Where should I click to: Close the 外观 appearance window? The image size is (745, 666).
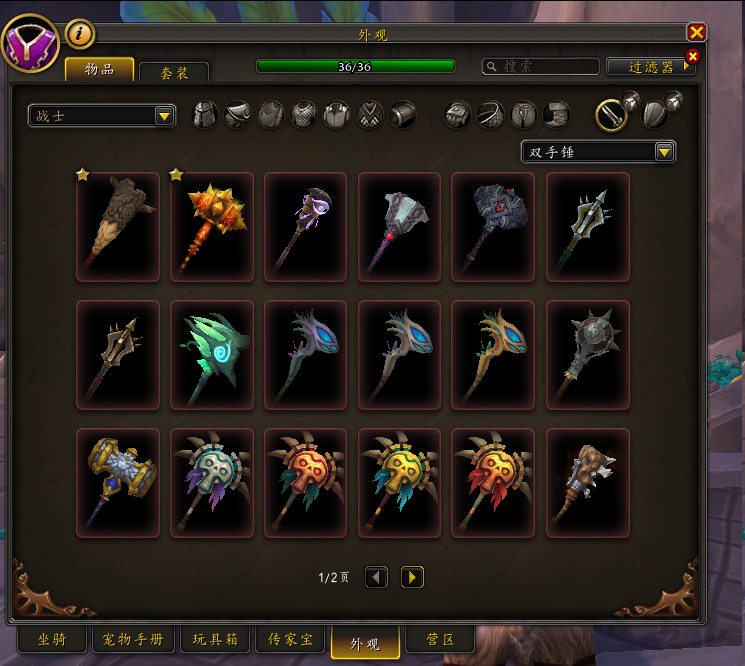697,33
